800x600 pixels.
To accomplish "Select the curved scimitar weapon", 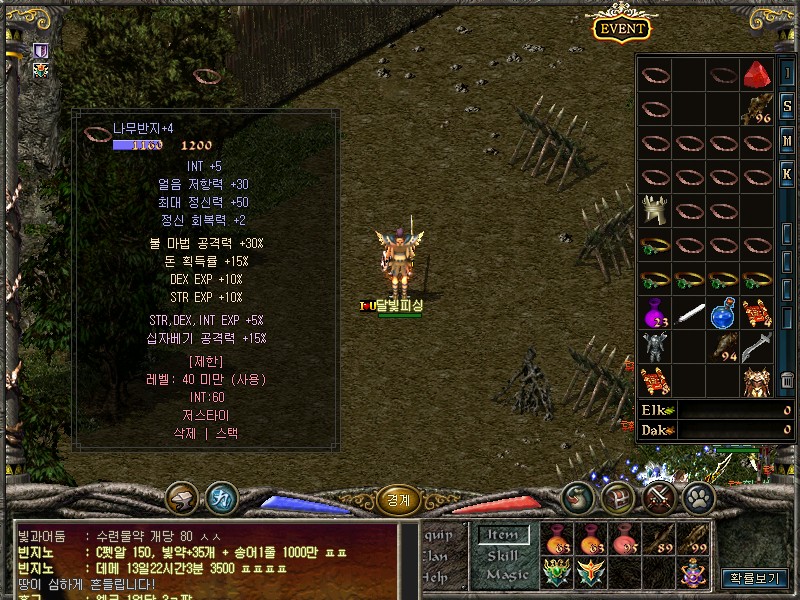I will (757, 347).
